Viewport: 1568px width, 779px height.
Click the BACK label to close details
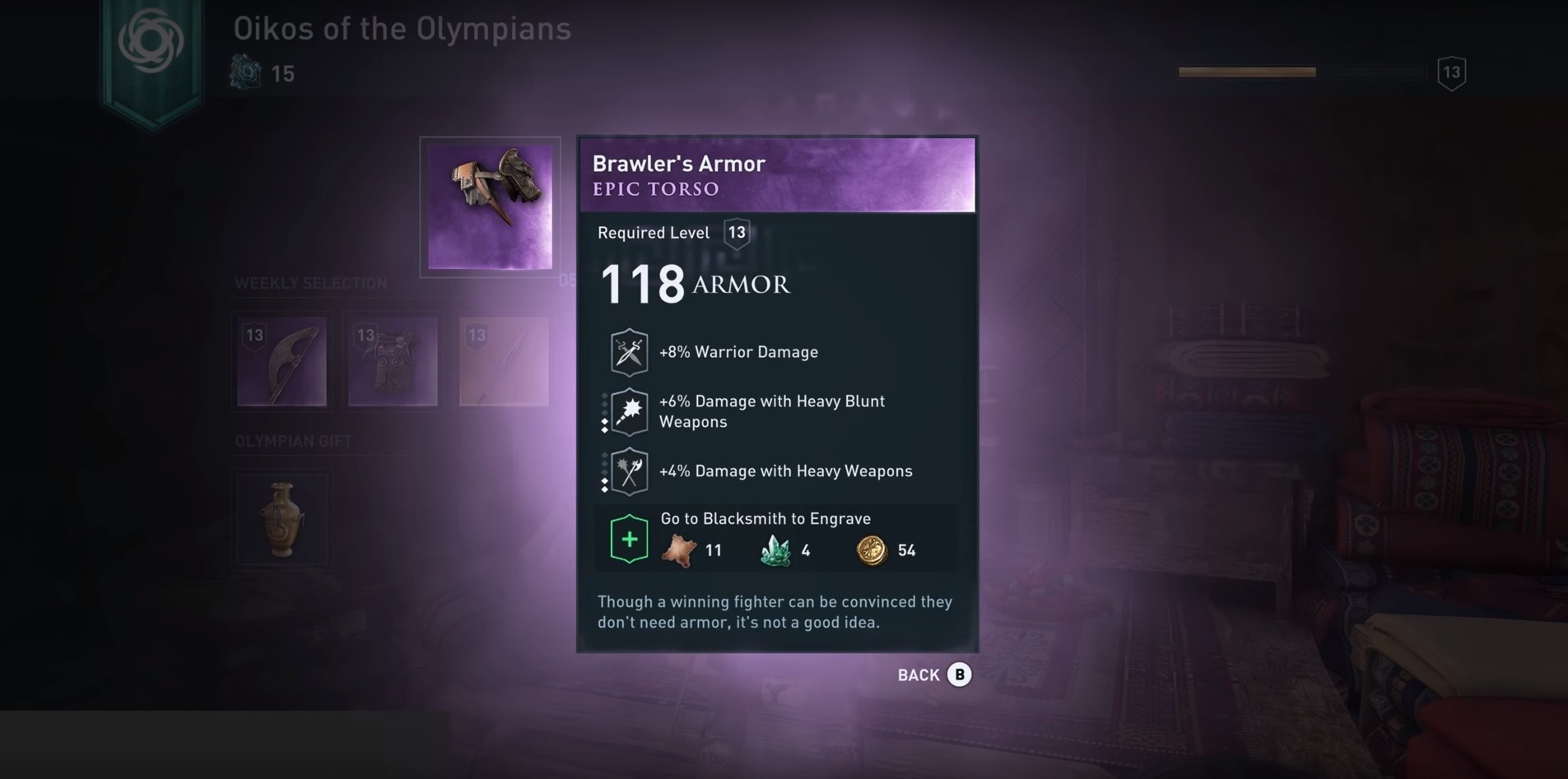pyautogui.click(x=919, y=675)
